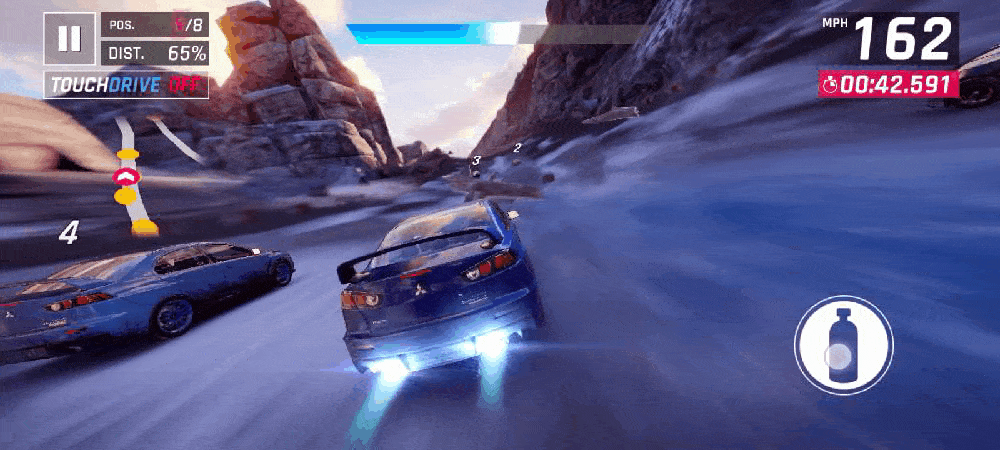This screenshot has height=450, width=1000.
Task: Activate the nitro bottle boost
Action: pyautogui.click(x=843, y=344)
